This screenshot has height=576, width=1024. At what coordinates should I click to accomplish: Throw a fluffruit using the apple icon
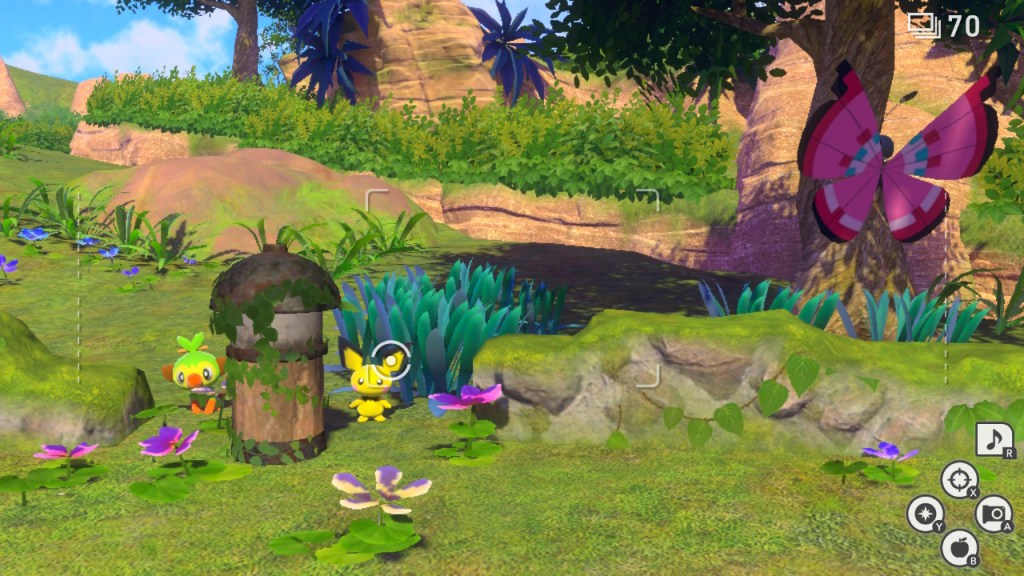959,547
